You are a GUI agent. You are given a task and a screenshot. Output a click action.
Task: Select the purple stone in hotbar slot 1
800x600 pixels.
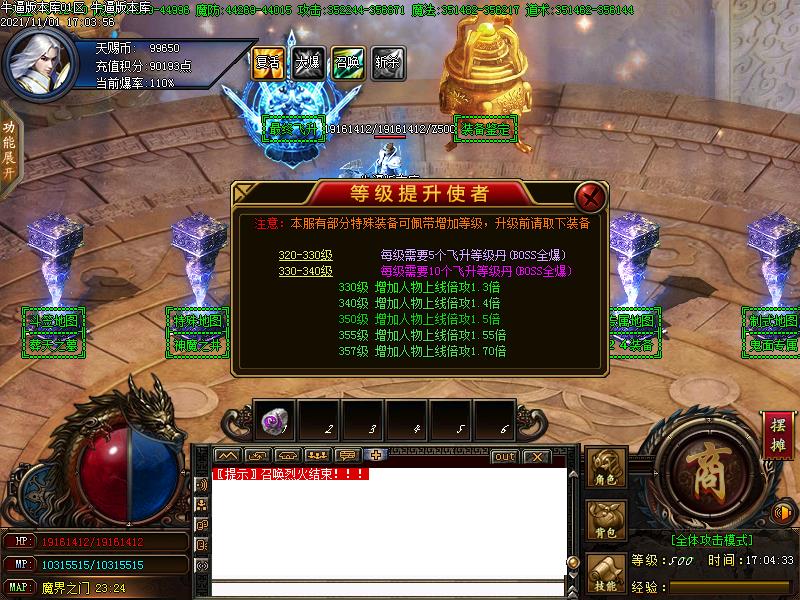275,423
